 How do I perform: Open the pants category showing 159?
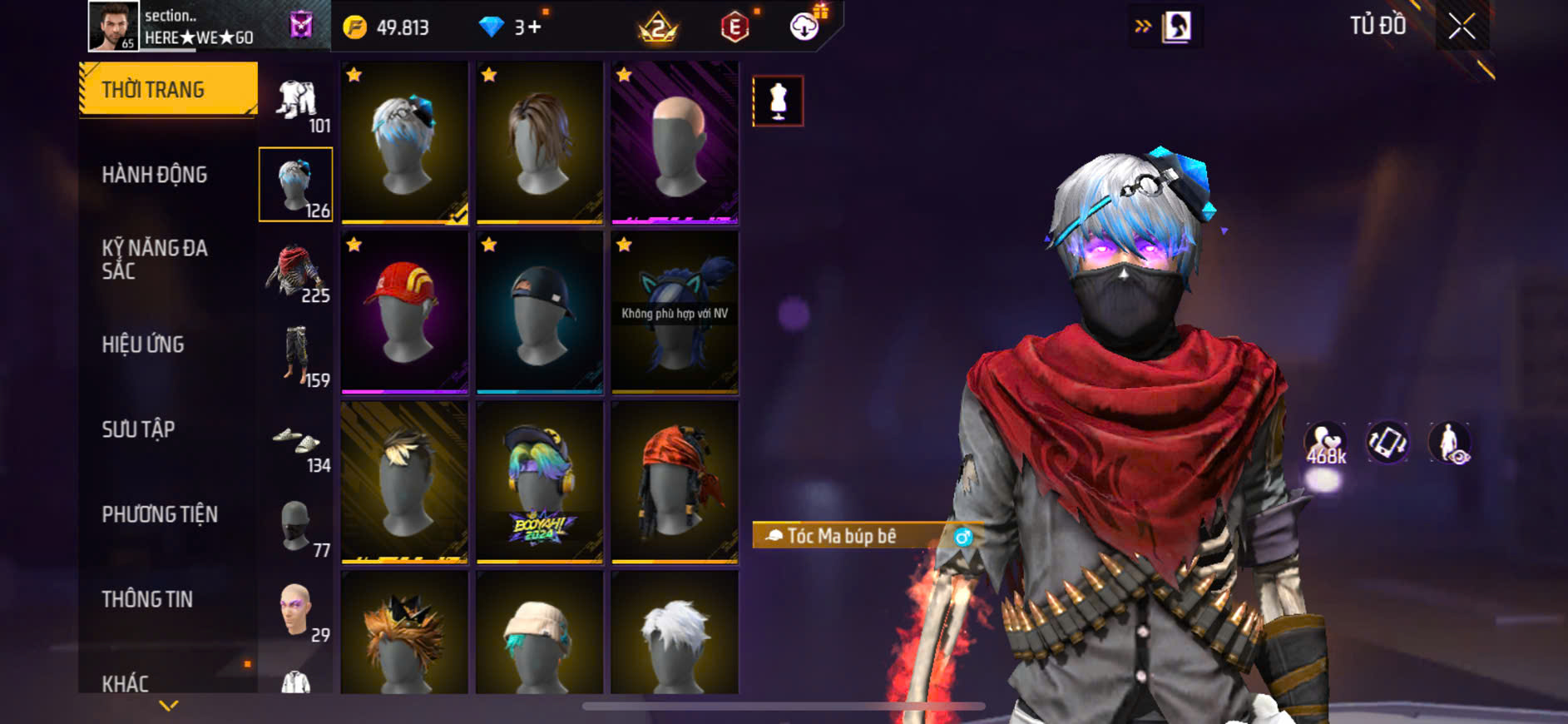click(296, 356)
